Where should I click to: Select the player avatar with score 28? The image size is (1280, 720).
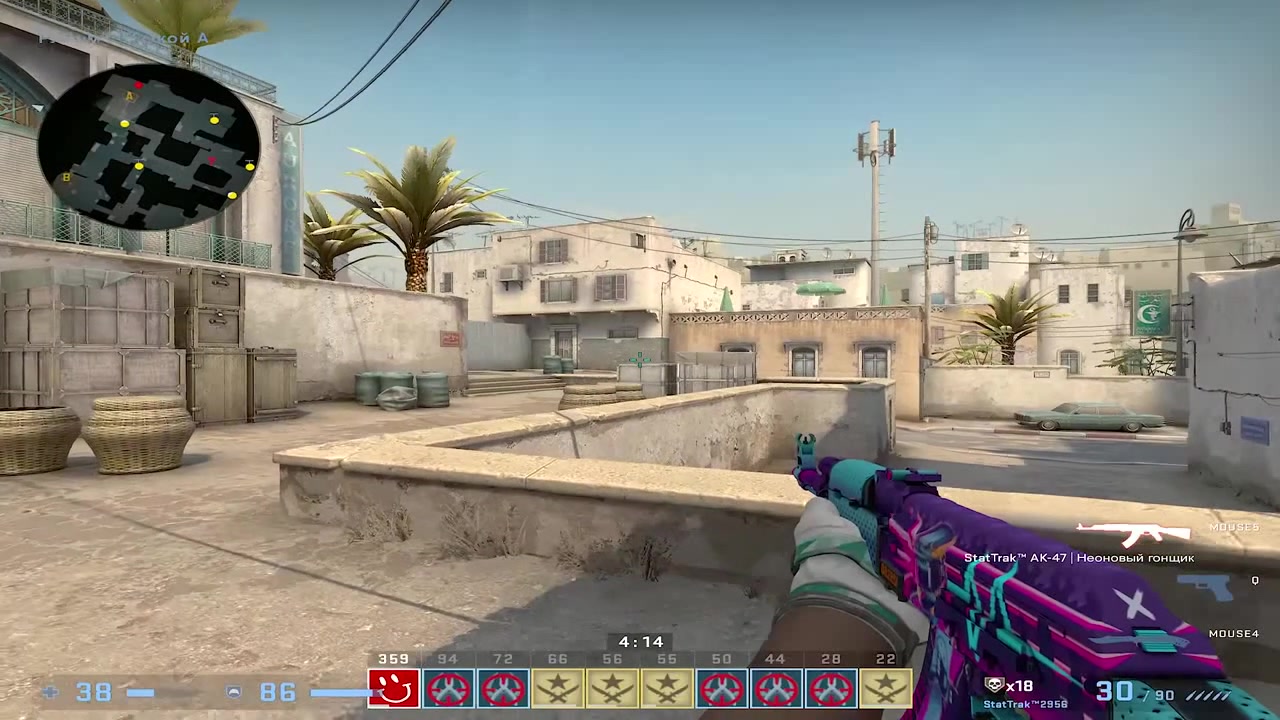[x=831, y=688]
